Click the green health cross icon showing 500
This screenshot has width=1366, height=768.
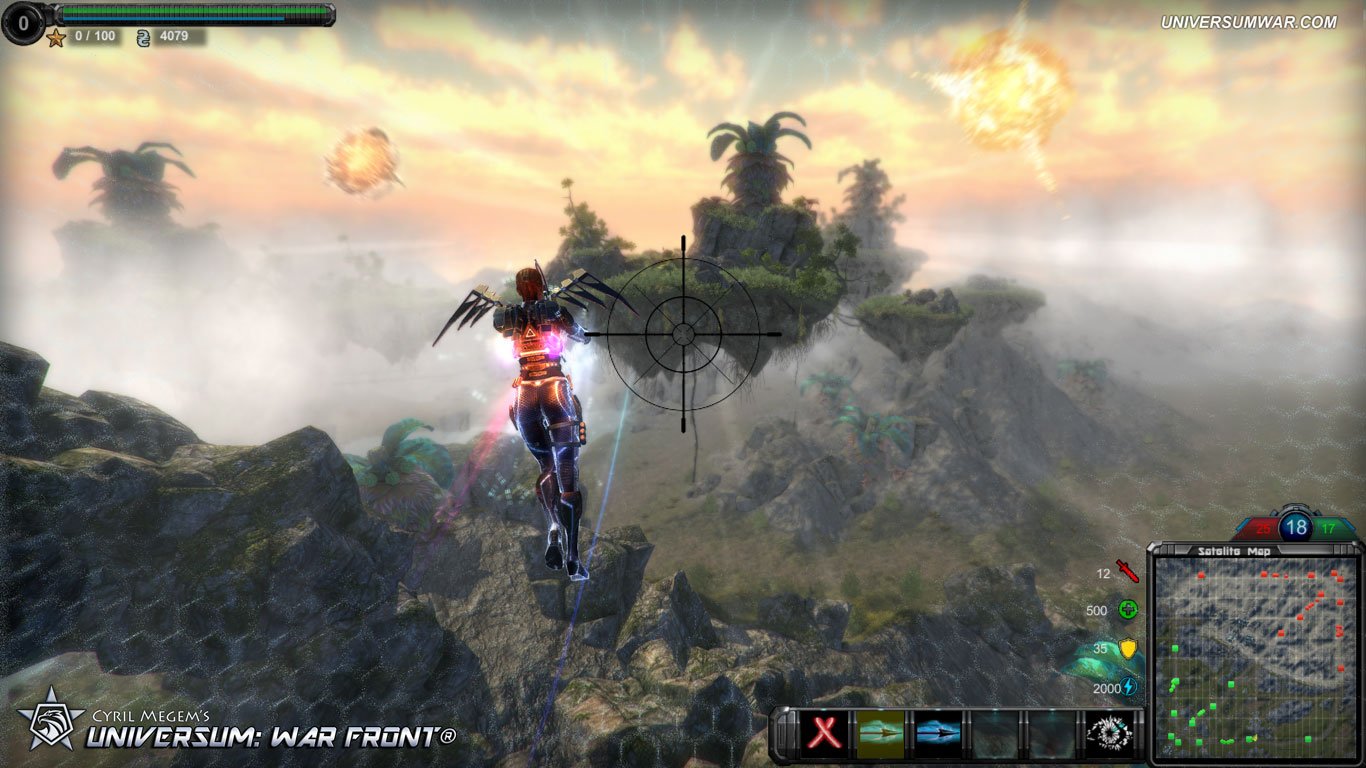coord(1127,610)
